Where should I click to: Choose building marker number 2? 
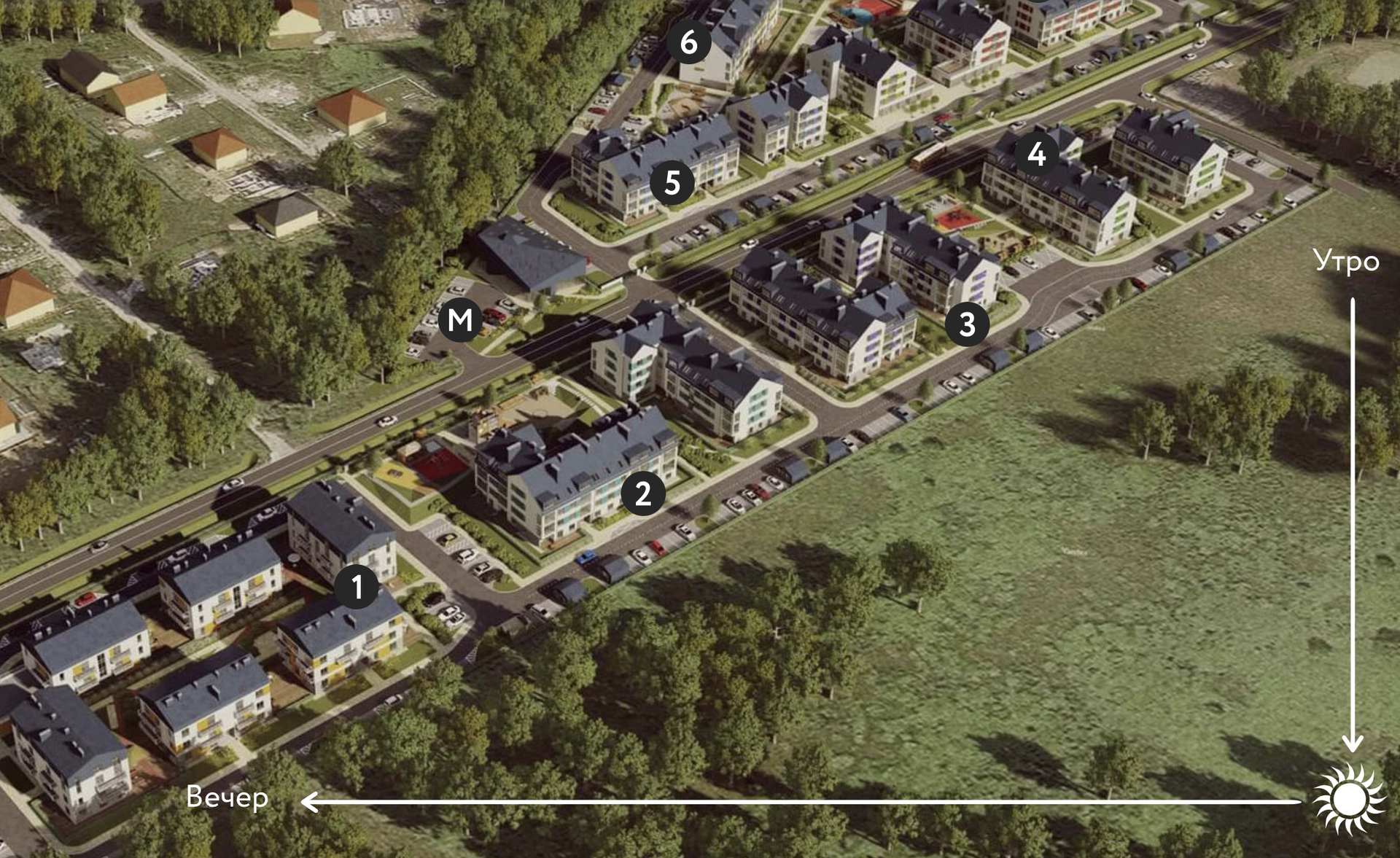pyautogui.click(x=642, y=494)
